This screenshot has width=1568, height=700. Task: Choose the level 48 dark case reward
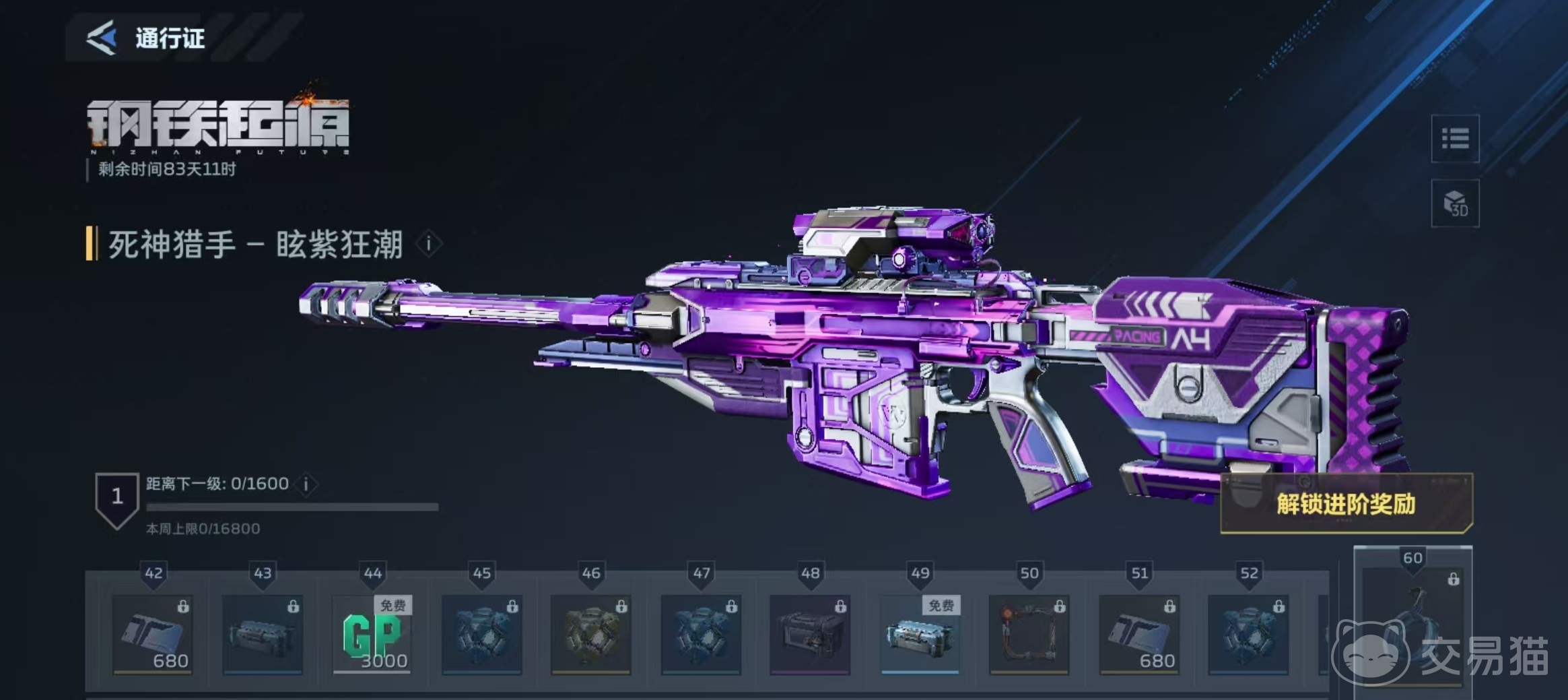tap(810, 634)
